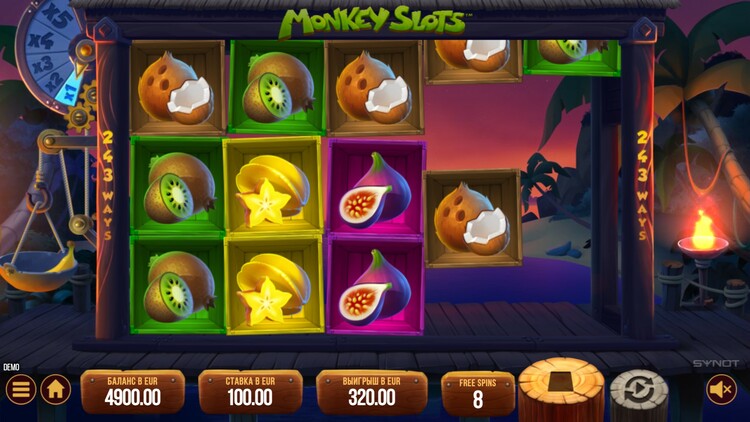Toggle the sound mute speaker icon
The width and height of the screenshot is (750, 422).
721,389
